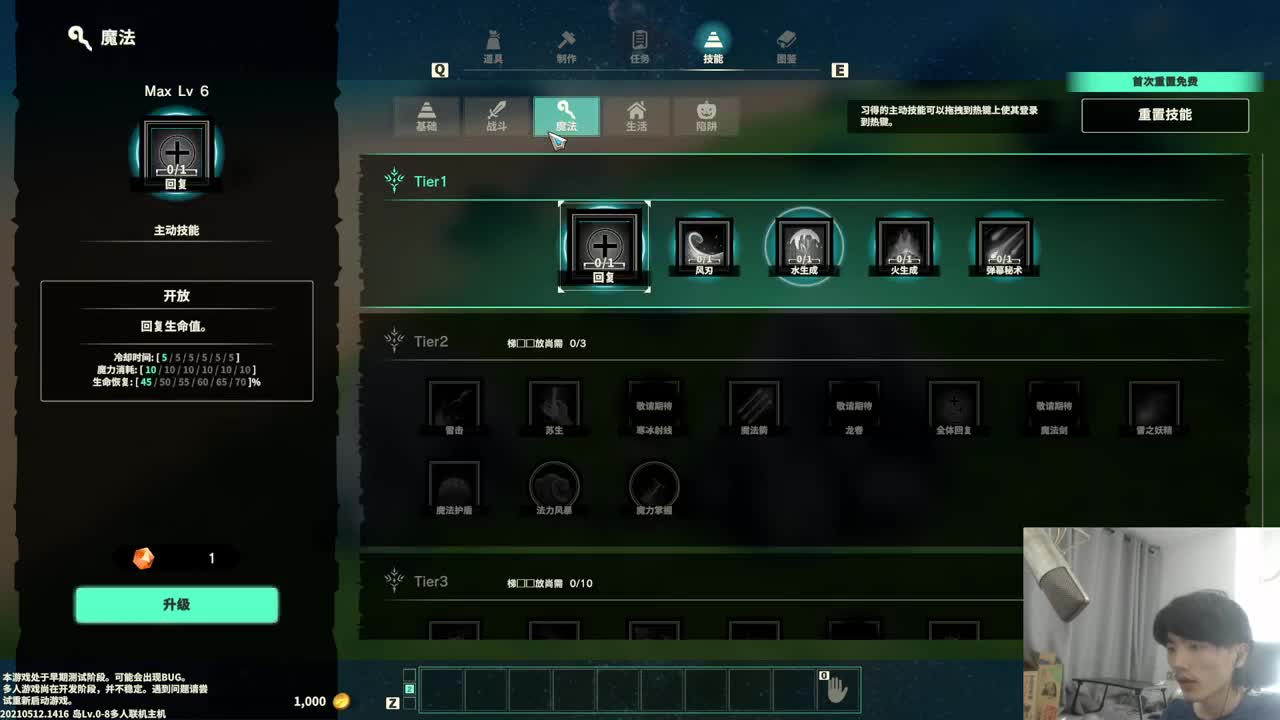Click the 全体回复 skill icon
Screen dimensions: 1280x720
[955, 403]
